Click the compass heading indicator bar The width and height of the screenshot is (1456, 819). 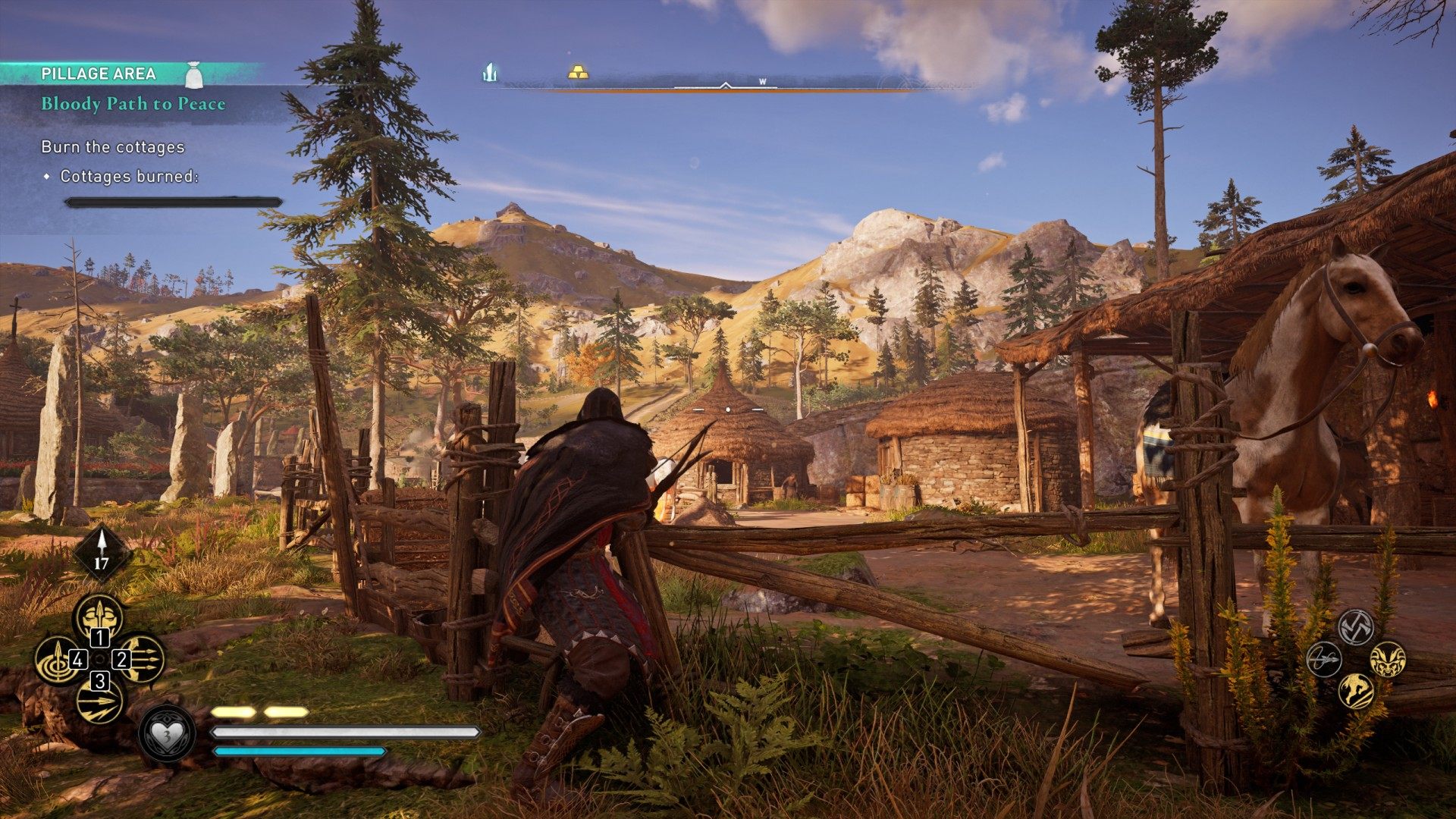725,86
